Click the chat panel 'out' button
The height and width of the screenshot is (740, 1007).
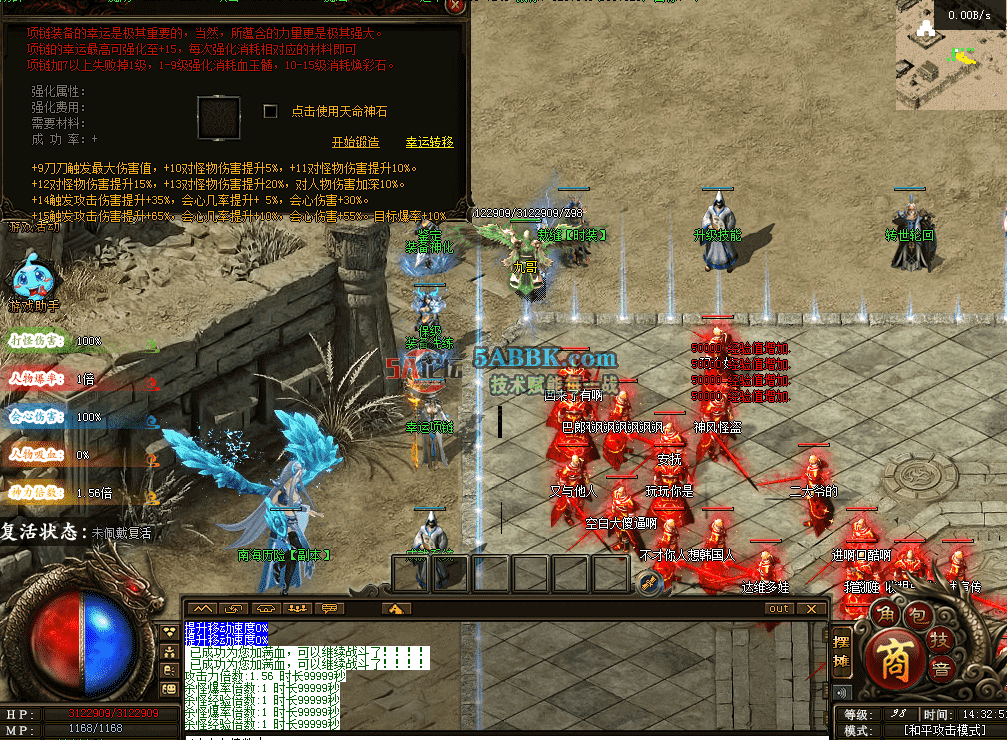click(x=779, y=608)
